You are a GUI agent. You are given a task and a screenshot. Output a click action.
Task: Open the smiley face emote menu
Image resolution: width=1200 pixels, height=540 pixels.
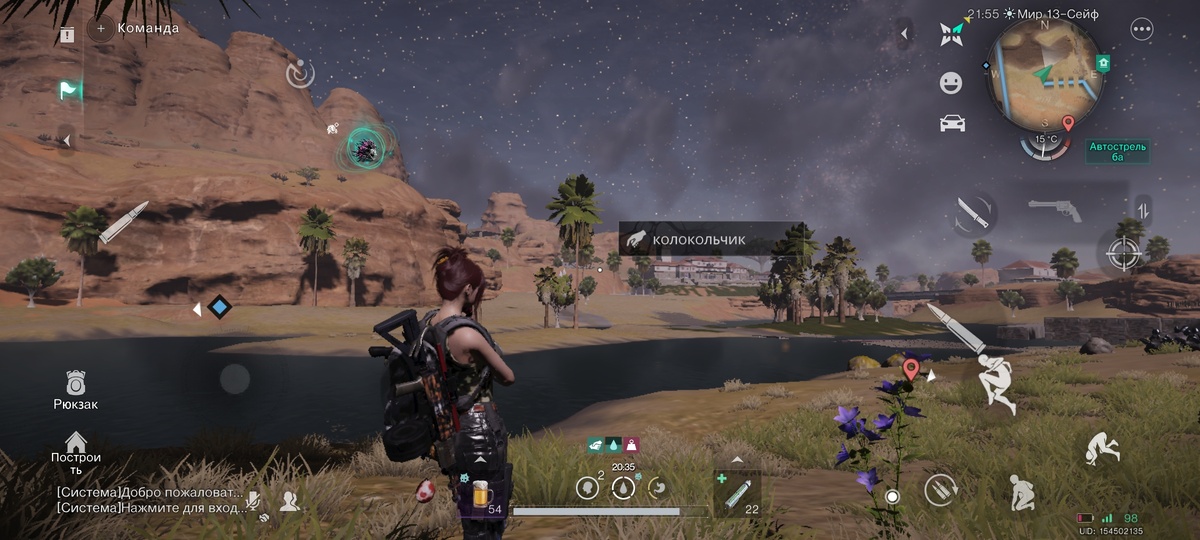[x=951, y=83]
